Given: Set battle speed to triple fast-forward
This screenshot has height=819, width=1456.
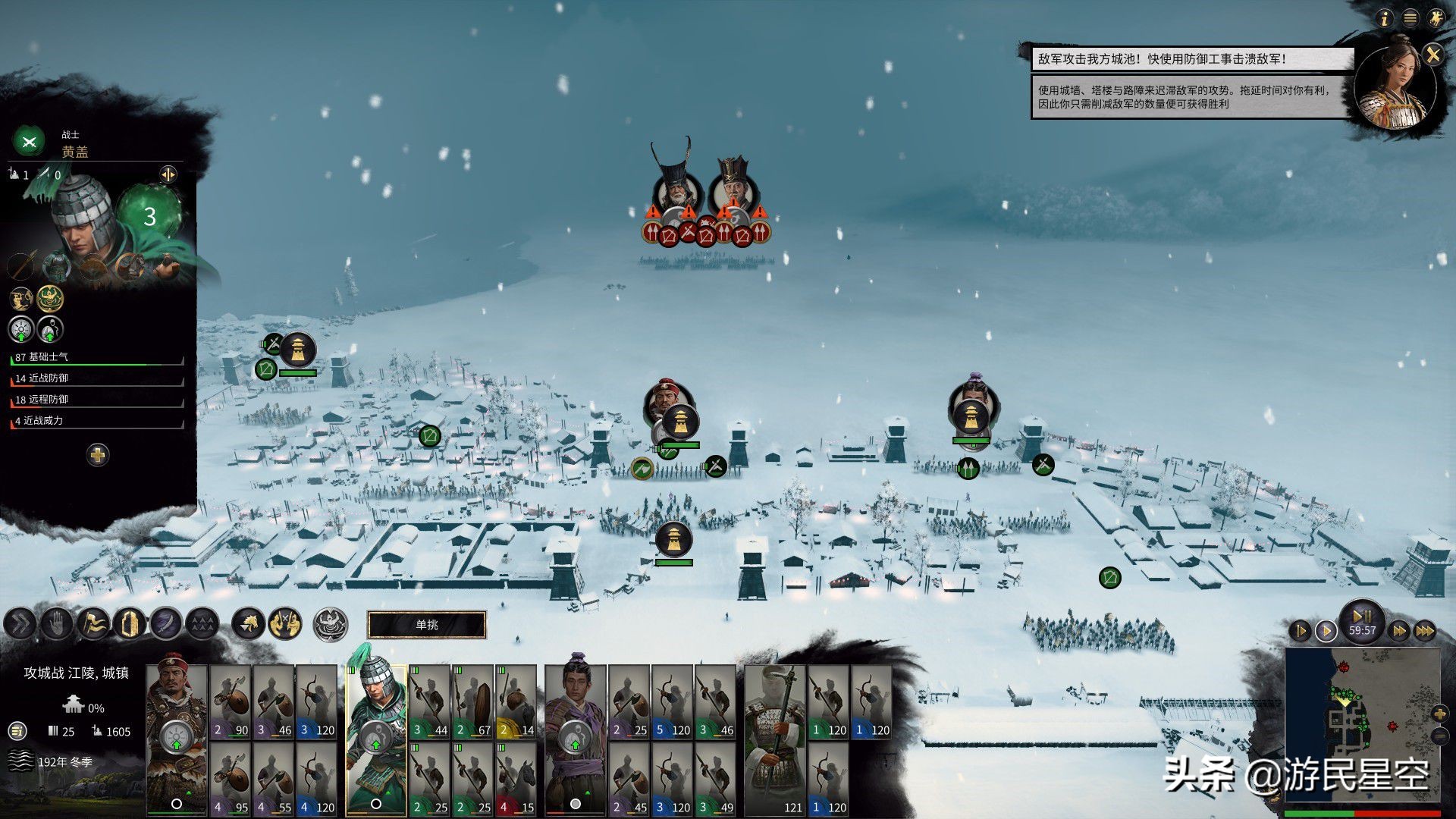Looking at the screenshot, I should tap(1426, 631).
